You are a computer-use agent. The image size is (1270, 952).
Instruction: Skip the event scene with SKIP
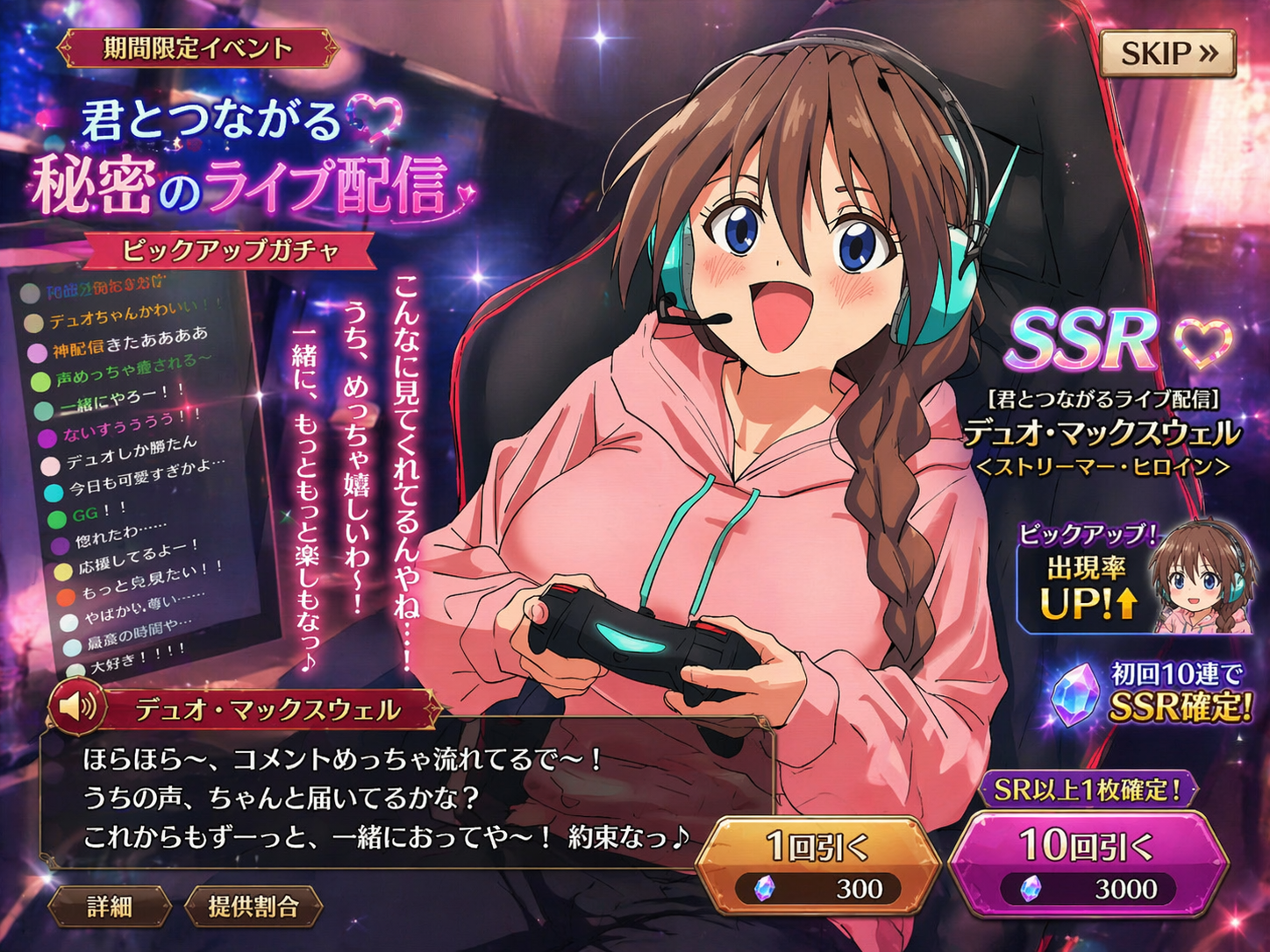pyautogui.click(x=1167, y=53)
